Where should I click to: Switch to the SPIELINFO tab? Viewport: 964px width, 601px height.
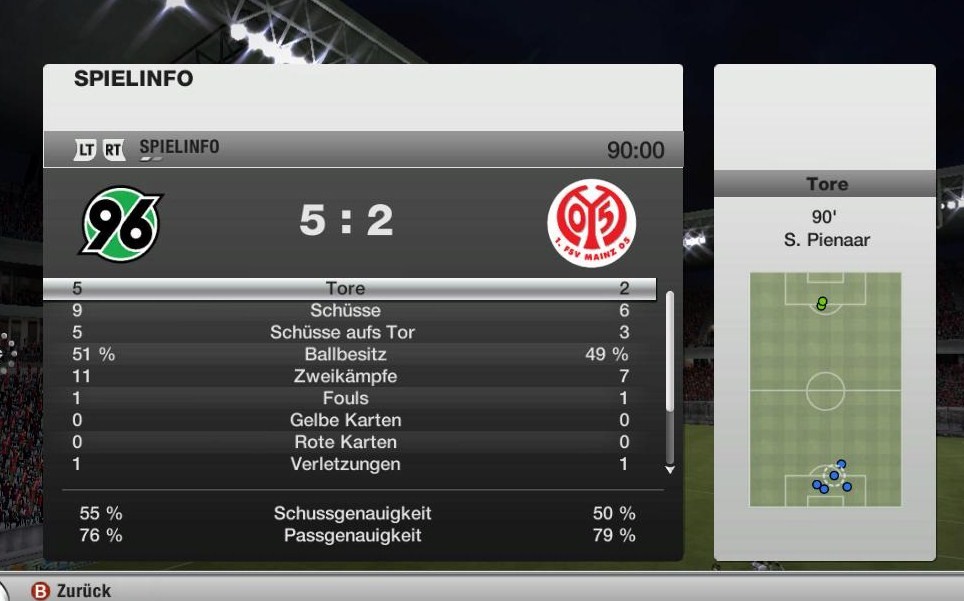point(179,148)
